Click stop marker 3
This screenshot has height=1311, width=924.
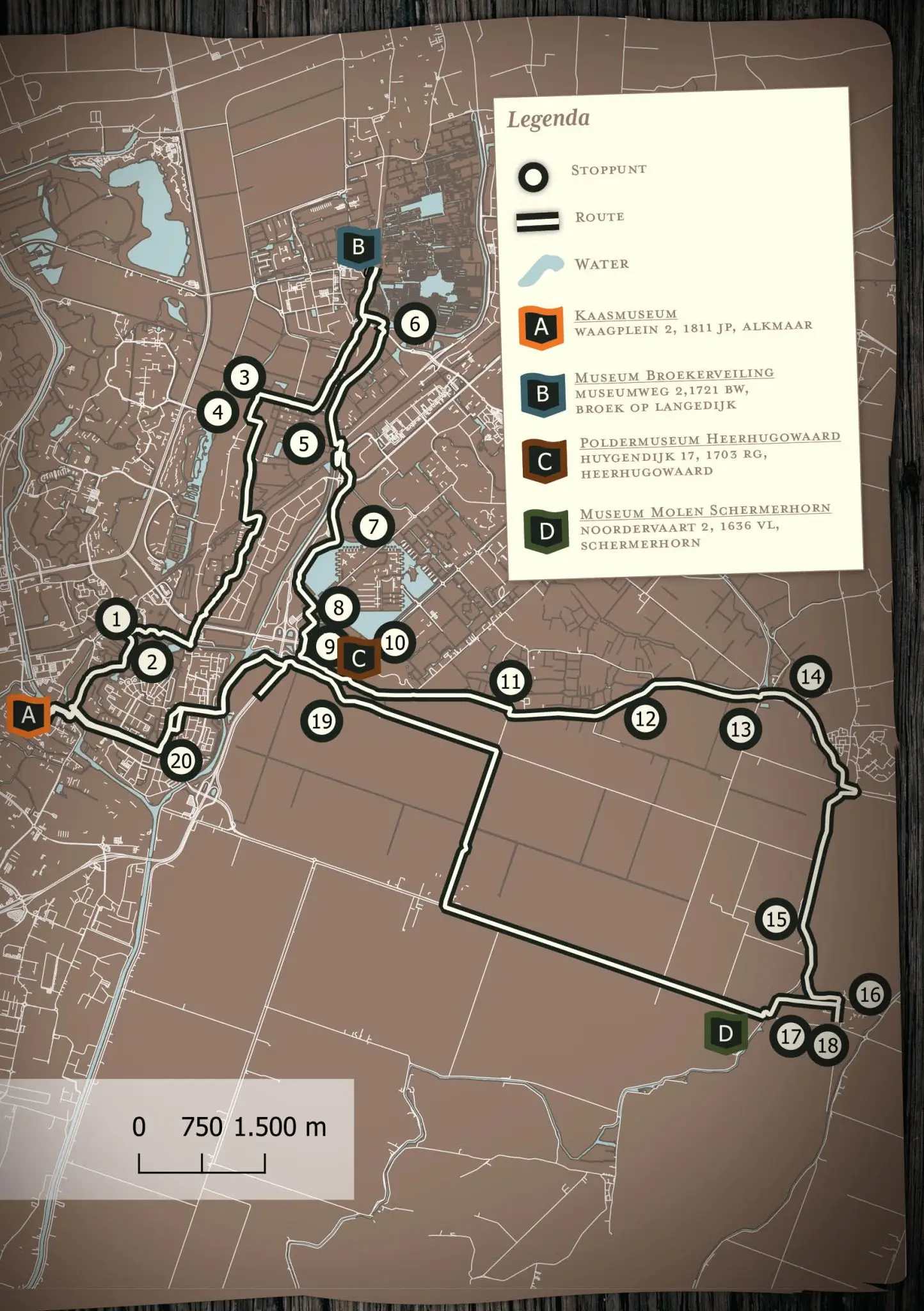coord(244,377)
